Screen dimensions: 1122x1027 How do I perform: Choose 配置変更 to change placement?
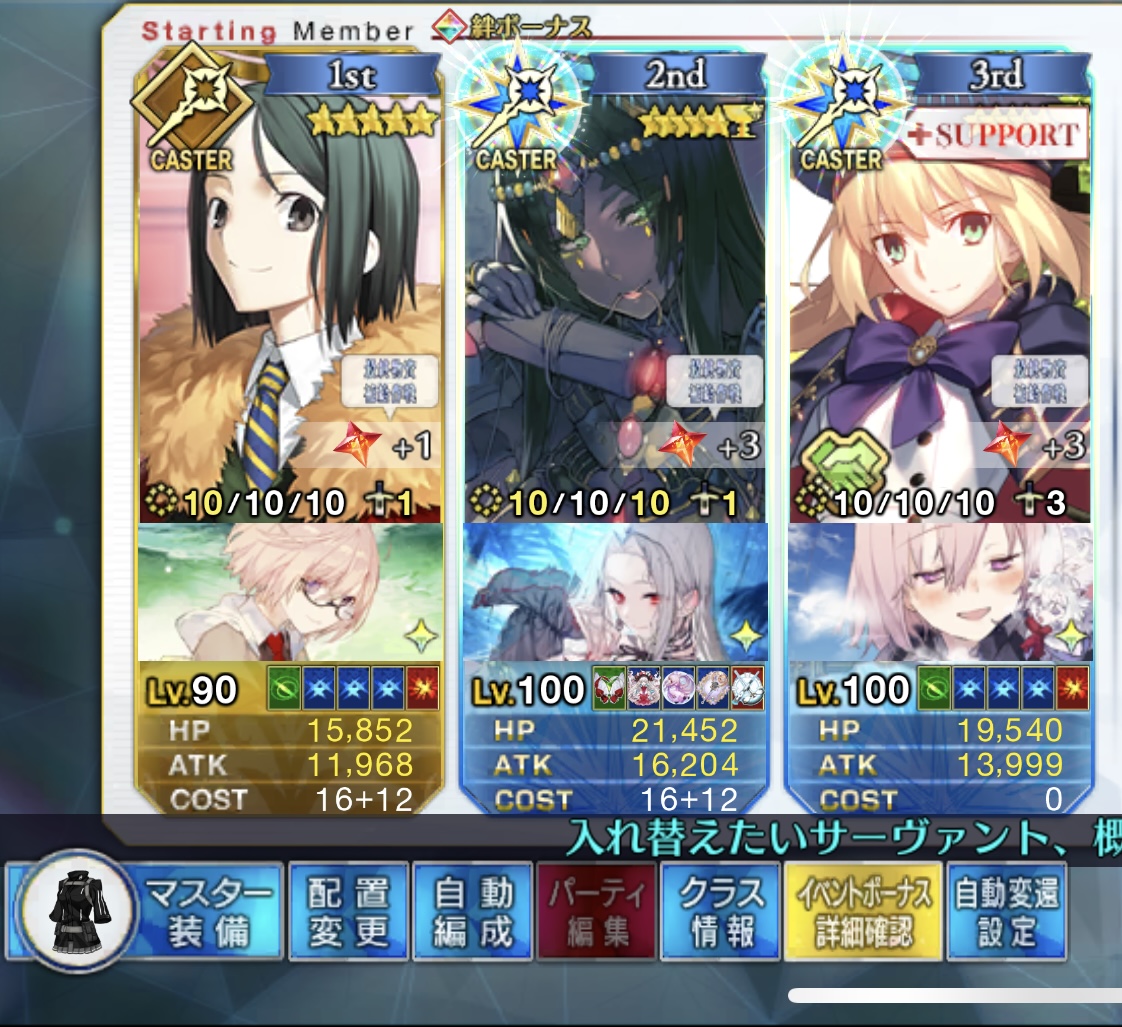(347, 912)
